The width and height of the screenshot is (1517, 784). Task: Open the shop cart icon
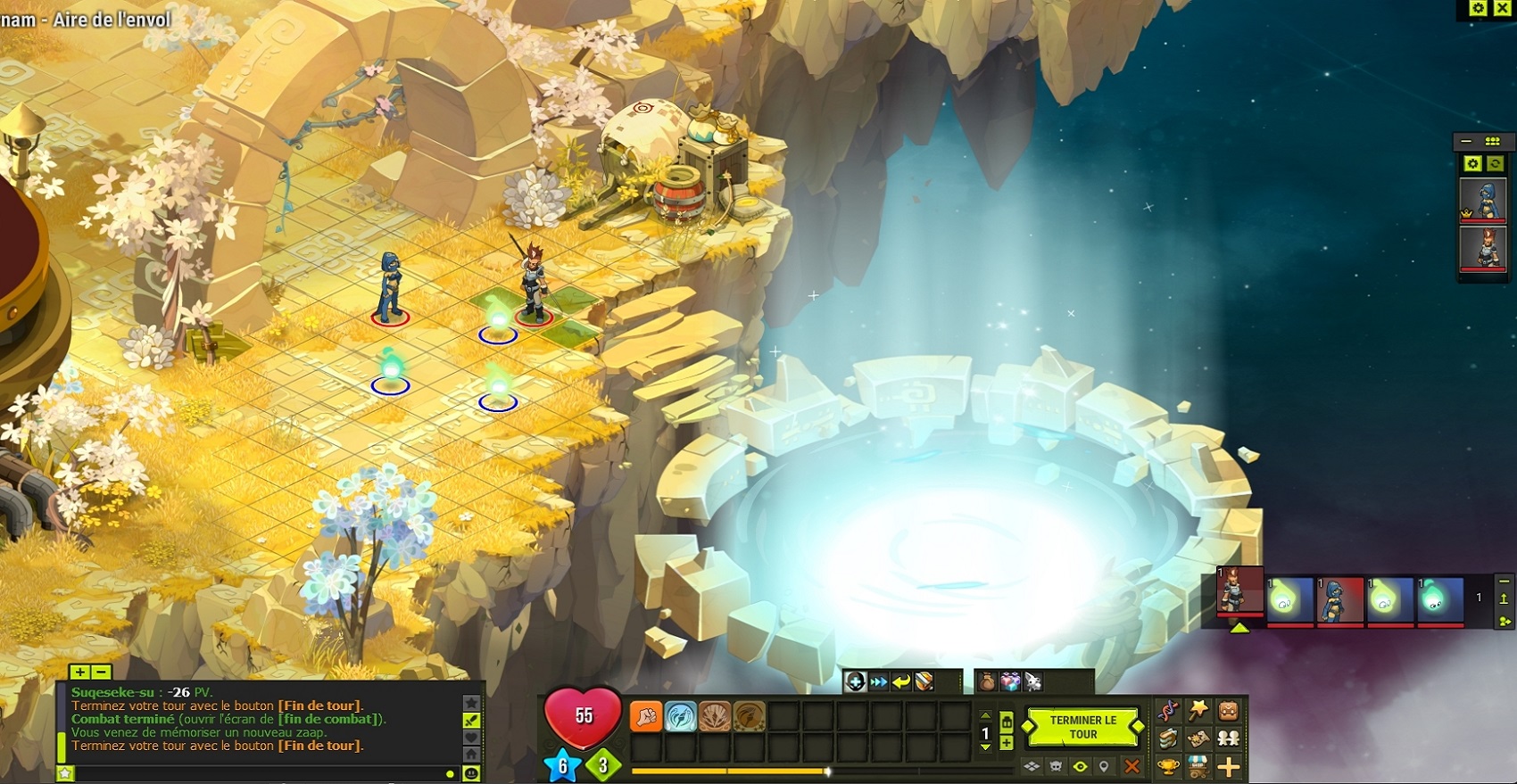coord(1198,766)
